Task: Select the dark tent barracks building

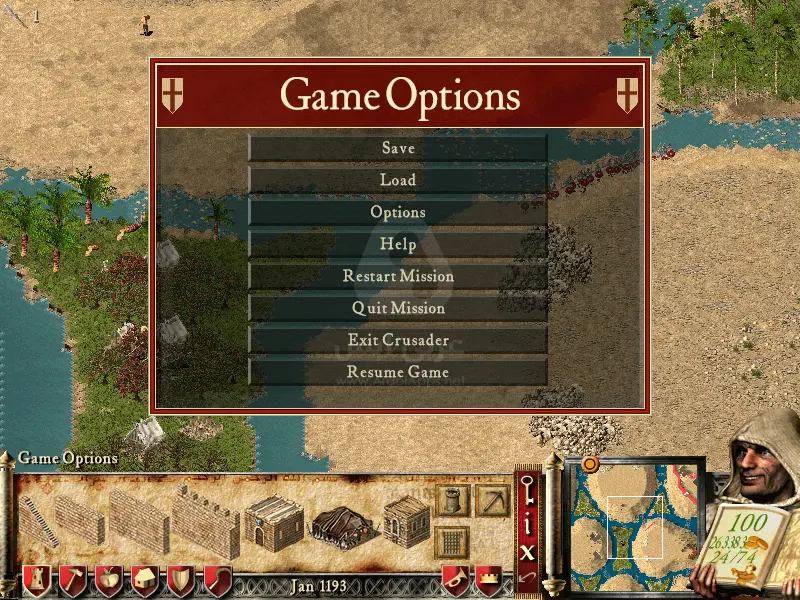Action: click(x=342, y=522)
